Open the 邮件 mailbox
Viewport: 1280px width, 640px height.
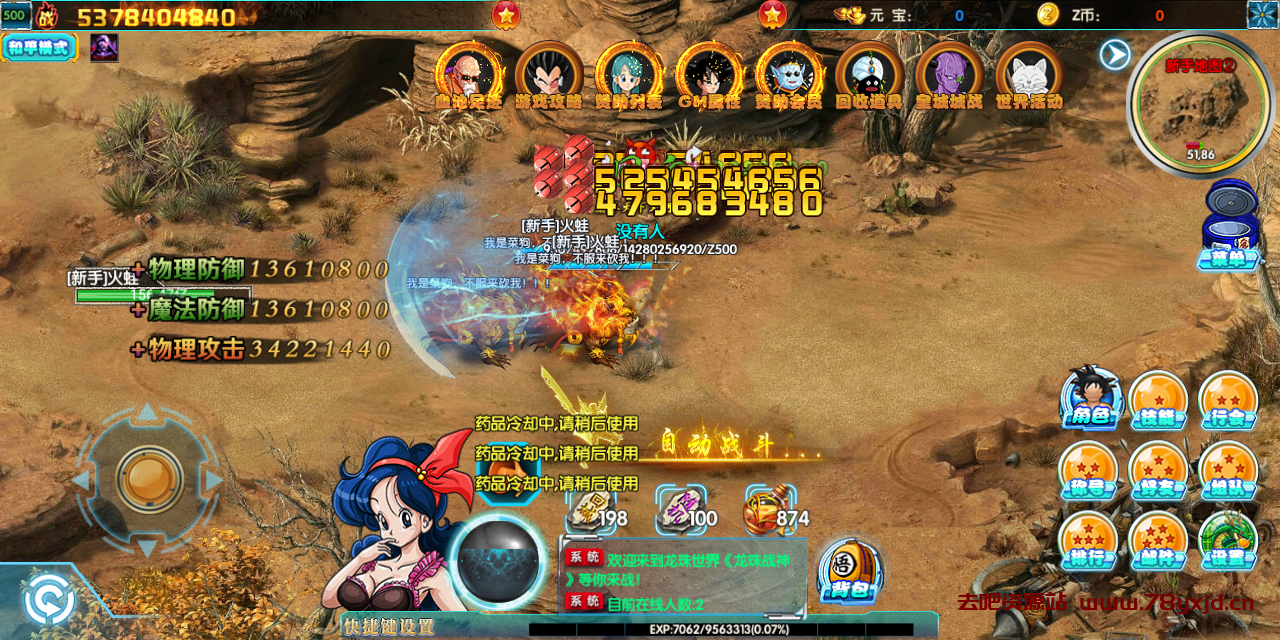pos(1158,539)
